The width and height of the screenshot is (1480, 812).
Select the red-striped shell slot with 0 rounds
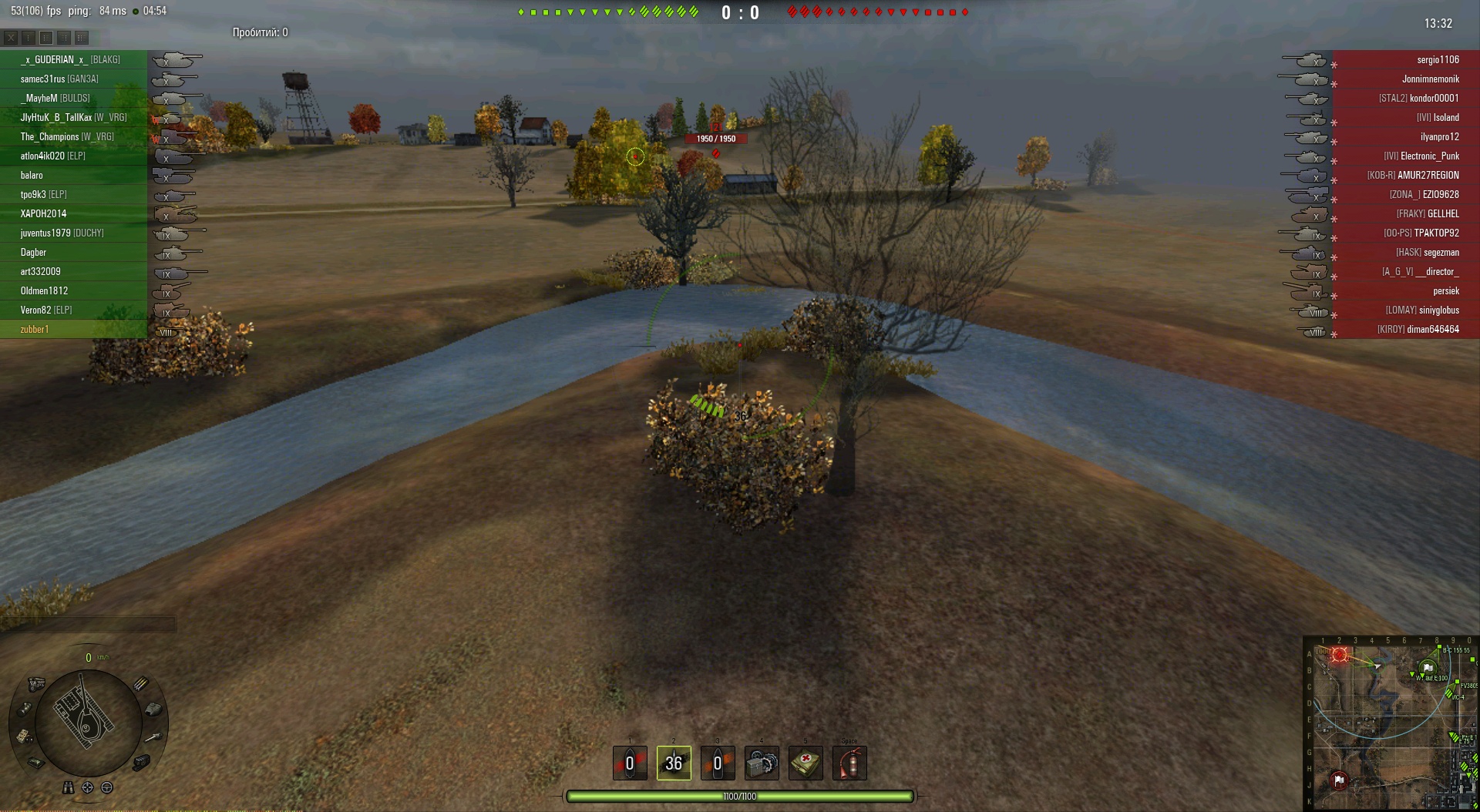(630, 763)
